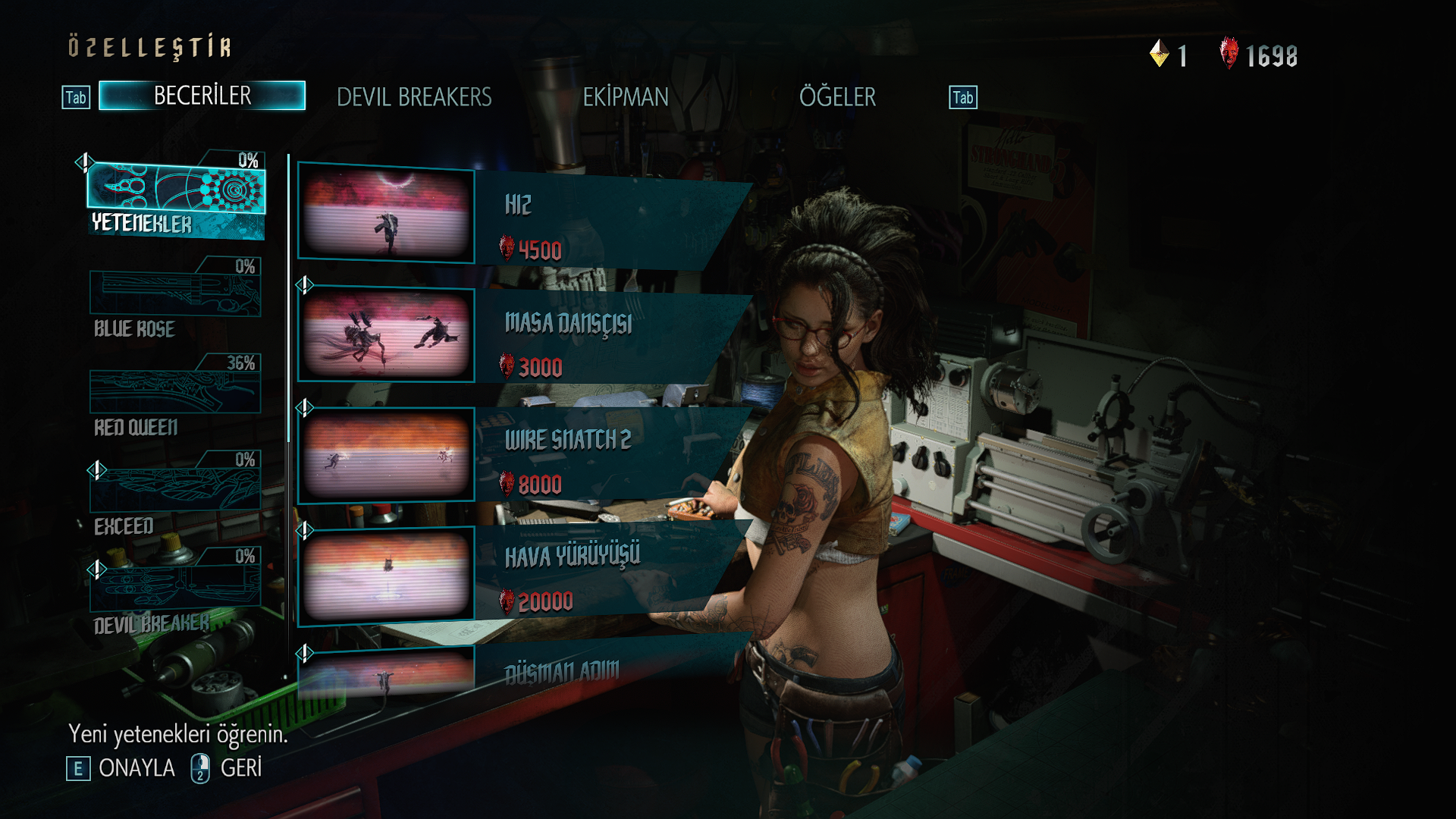Choose the Blue Rose skill category
This screenshot has width=1456, height=819.
[175, 299]
